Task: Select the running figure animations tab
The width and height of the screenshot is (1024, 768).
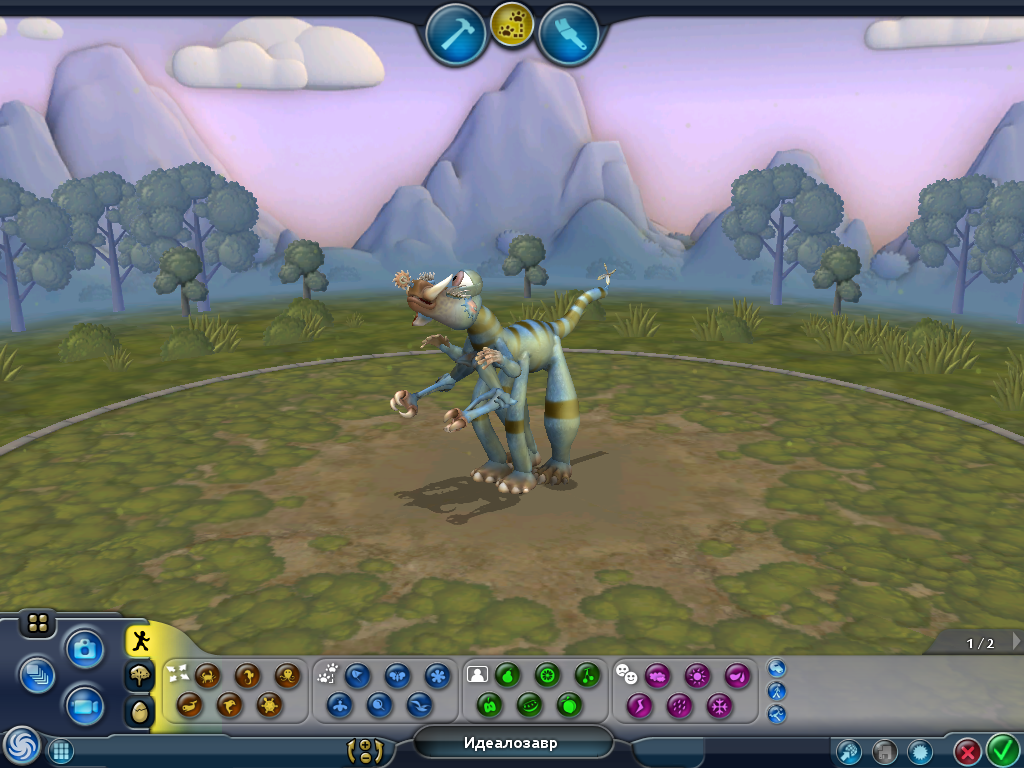Action: tap(141, 640)
